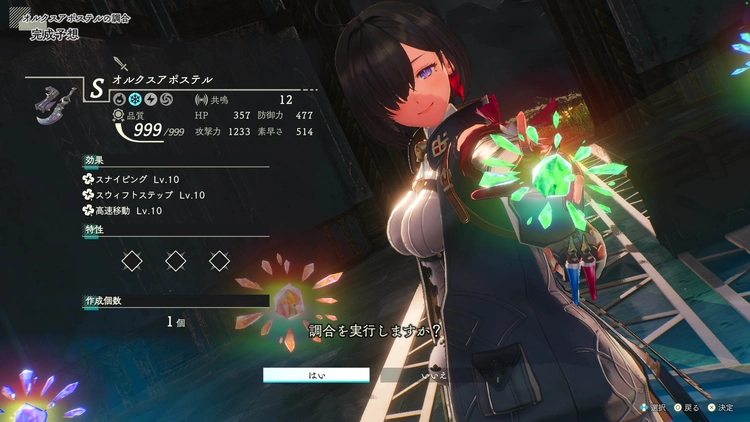This screenshot has width=750, height=422.
Task: Decline synthesis with the いいえ button
Action: [434, 375]
